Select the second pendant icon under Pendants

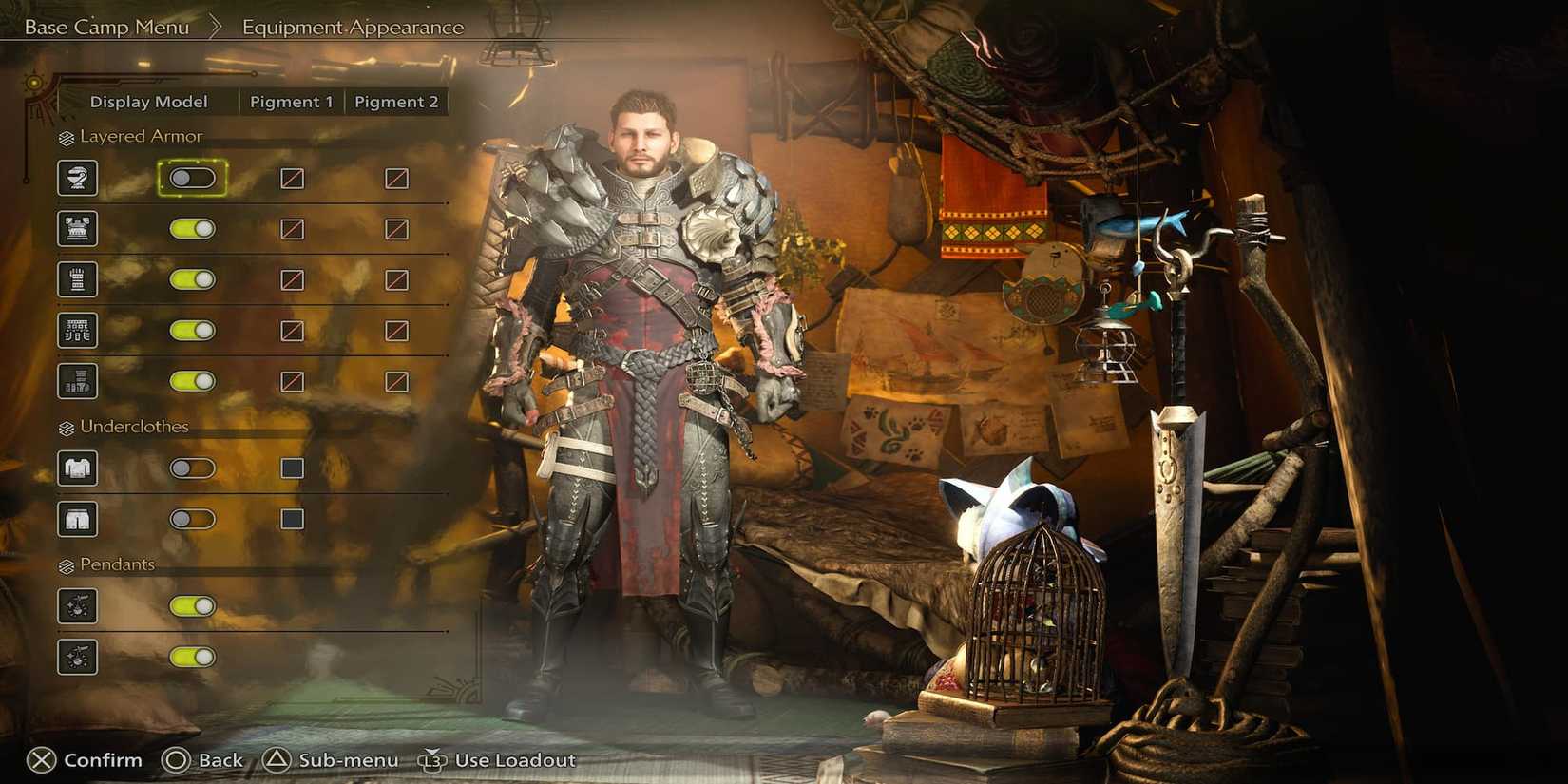coord(78,657)
